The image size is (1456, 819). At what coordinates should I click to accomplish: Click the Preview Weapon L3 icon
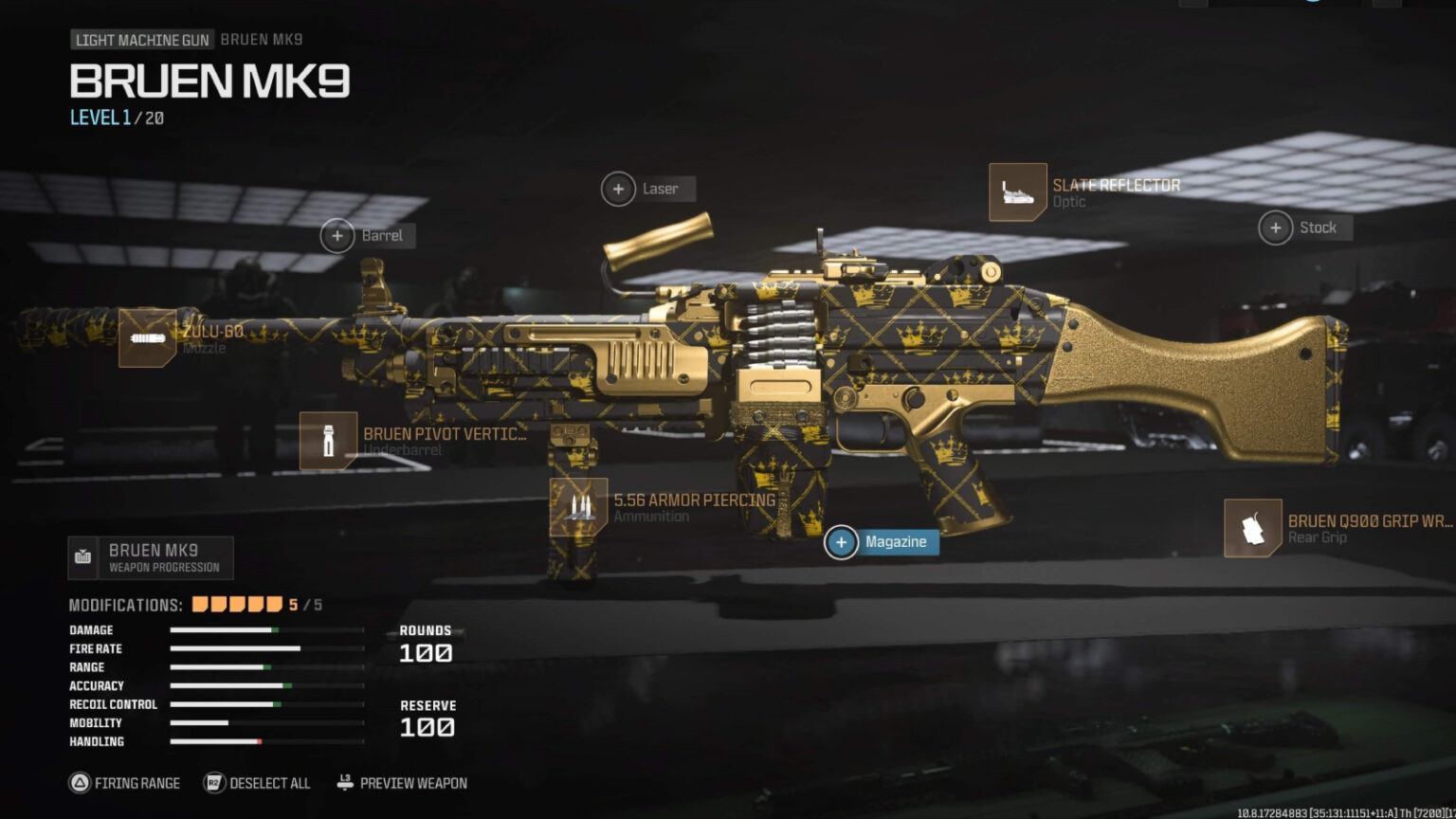tap(344, 783)
